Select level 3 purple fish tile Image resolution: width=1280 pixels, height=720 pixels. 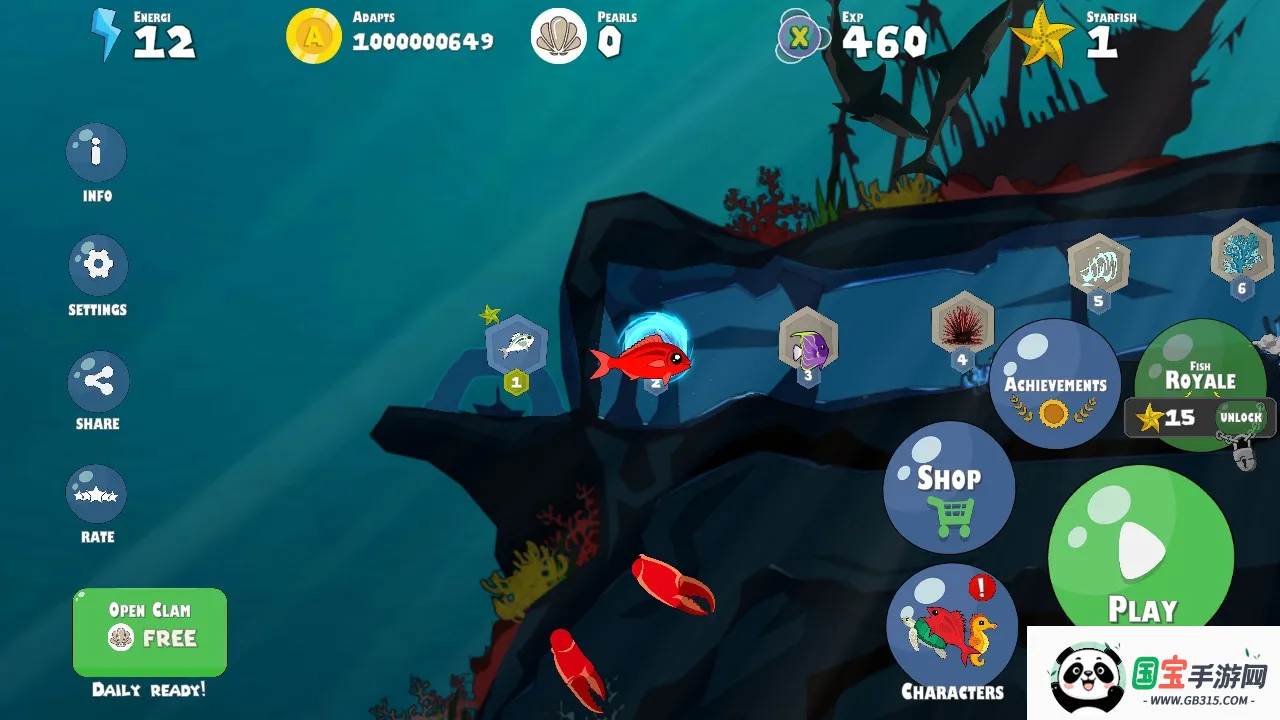pos(808,343)
